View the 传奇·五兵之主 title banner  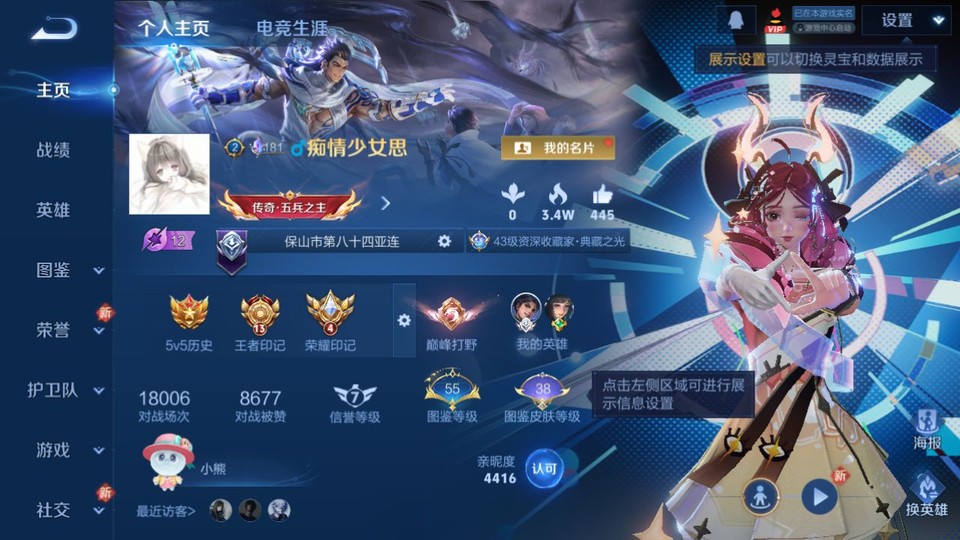tap(289, 203)
